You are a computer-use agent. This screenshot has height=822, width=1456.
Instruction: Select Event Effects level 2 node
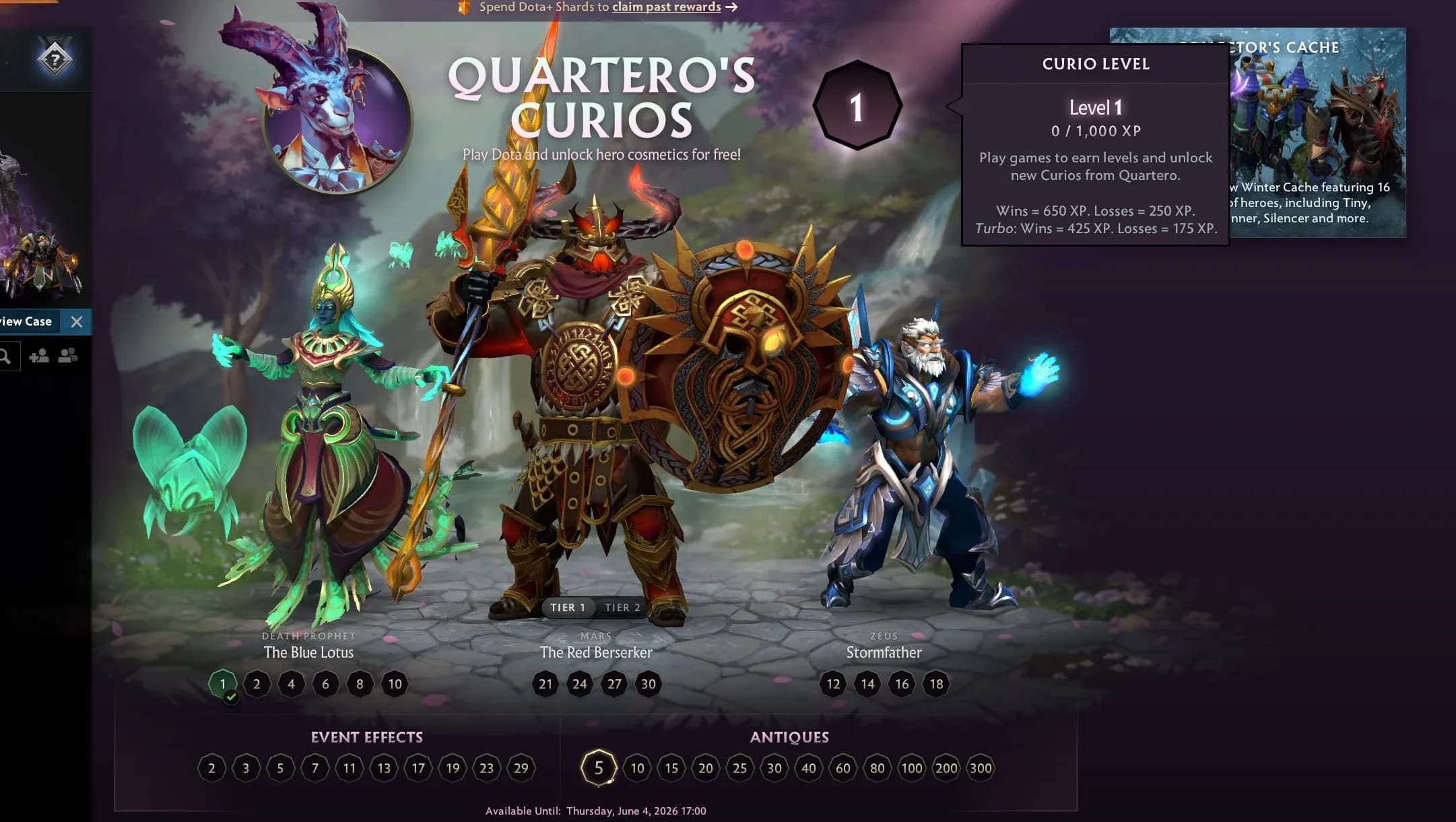[x=213, y=767]
